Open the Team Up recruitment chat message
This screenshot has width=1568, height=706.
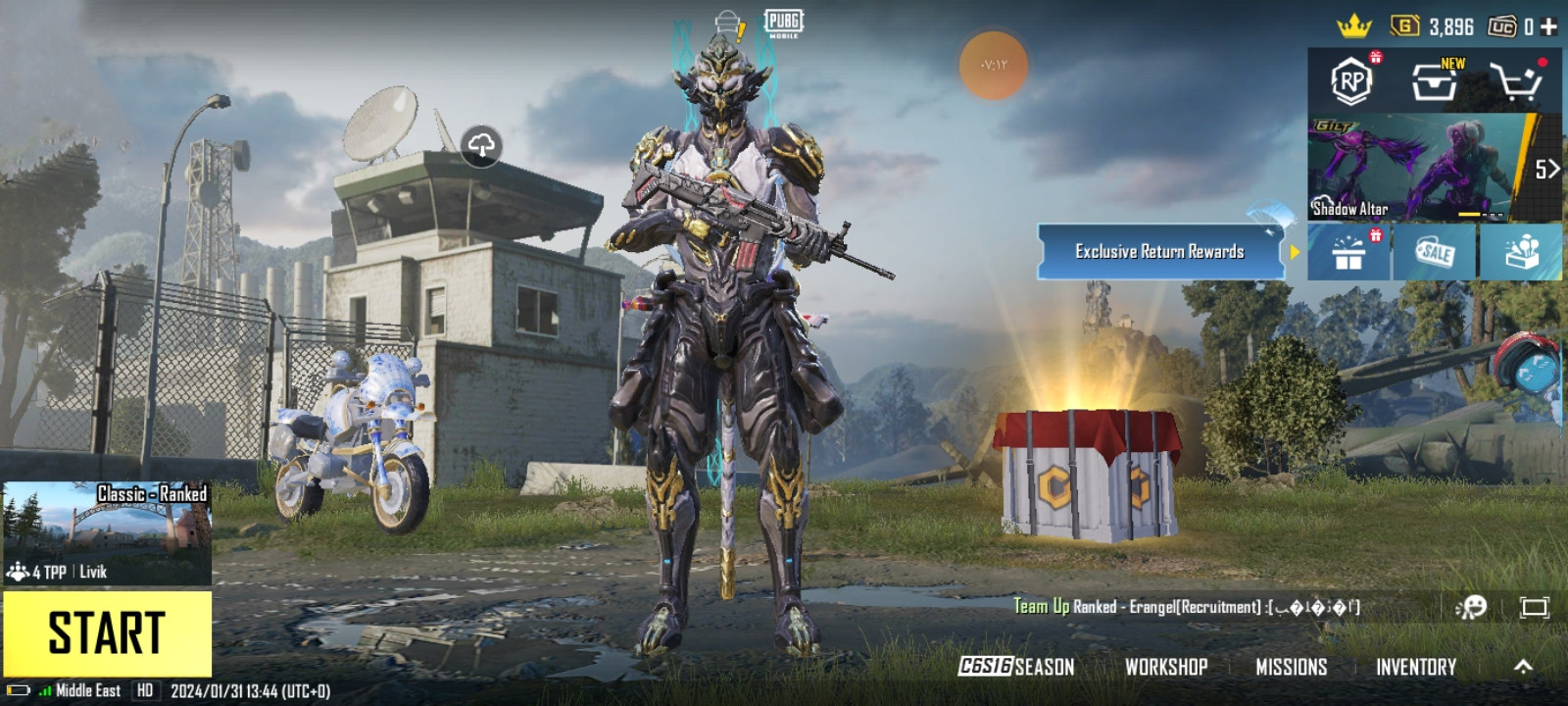tap(1186, 607)
